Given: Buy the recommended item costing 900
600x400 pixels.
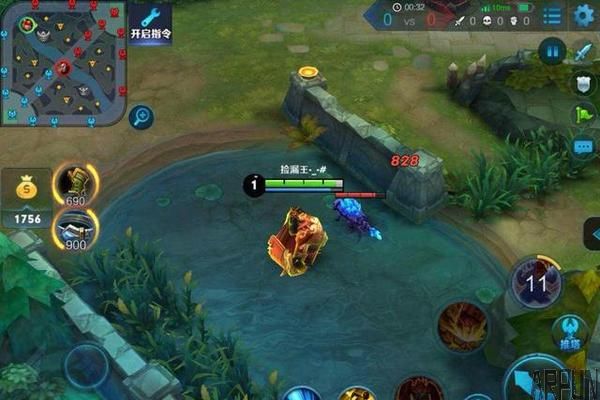Looking at the screenshot, I should [x=75, y=228].
